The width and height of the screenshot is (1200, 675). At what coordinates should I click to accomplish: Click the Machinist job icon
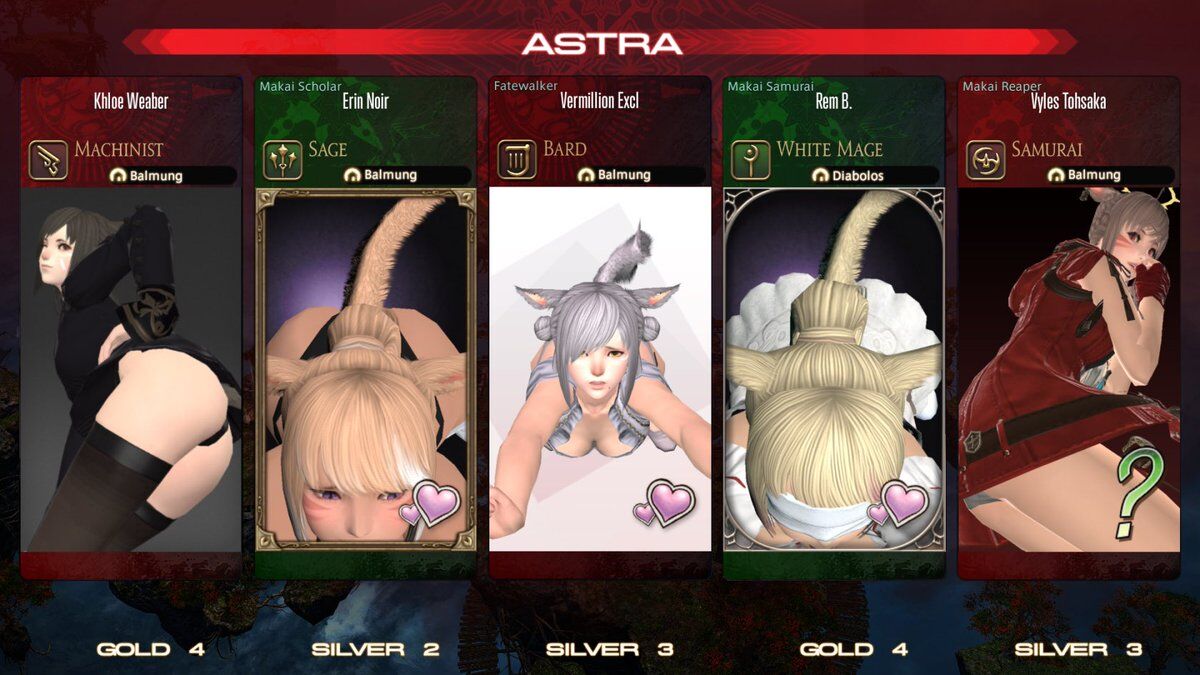pos(49,159)
